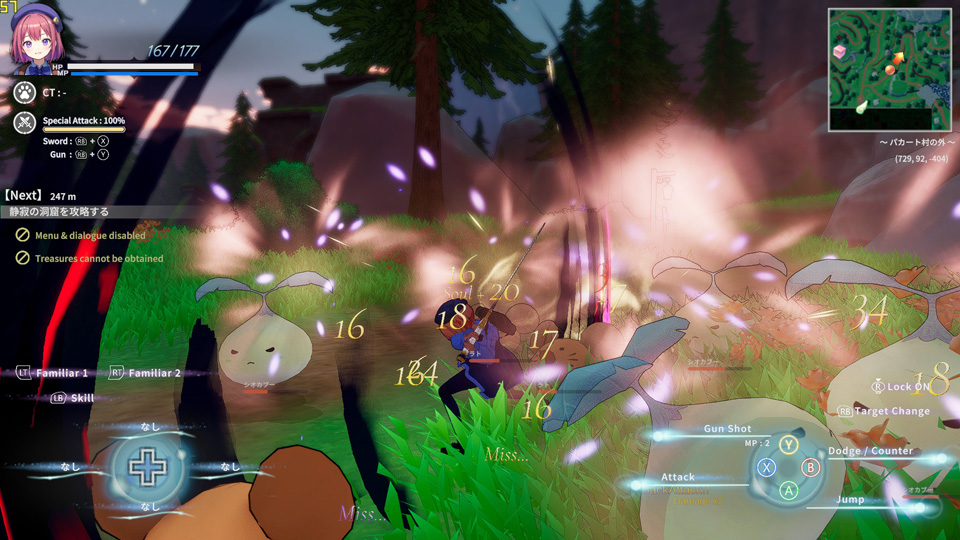Select the paw print CT icon
The image size is (960, 540).
pos(25,93)
